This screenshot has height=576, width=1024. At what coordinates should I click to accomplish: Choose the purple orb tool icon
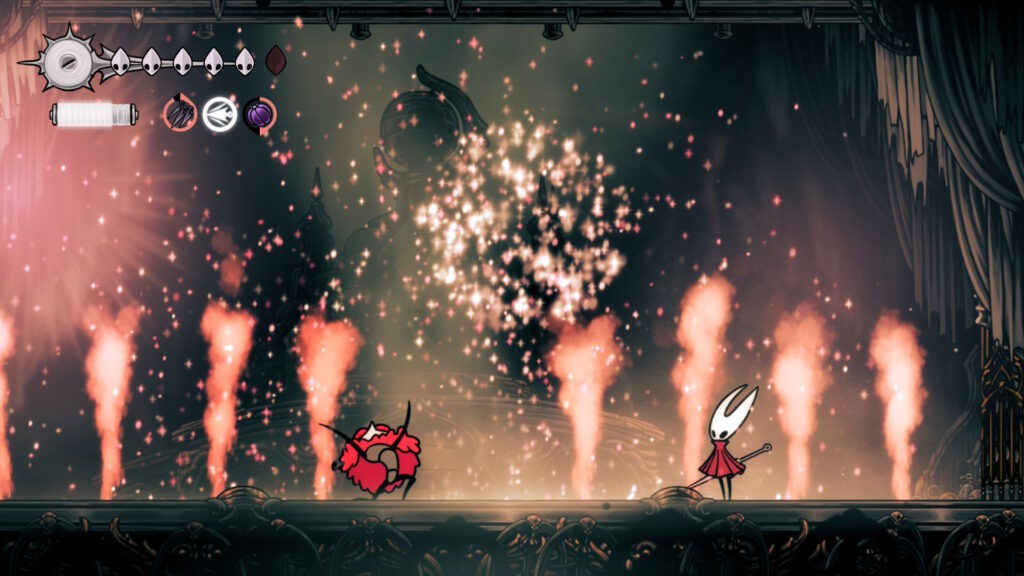[x=259, y=114]
